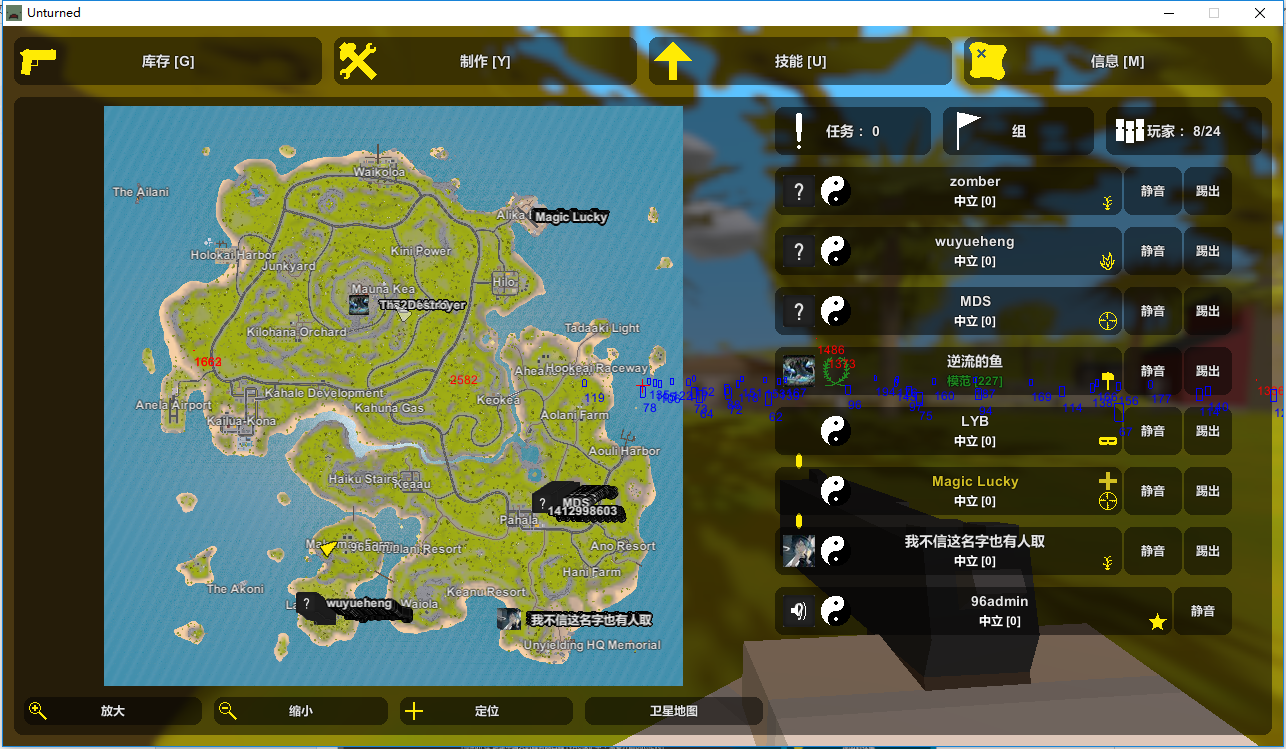This screenshot has height=749, width=1286.
Task: Mute the 96admin player
Action: point(1202,611)
